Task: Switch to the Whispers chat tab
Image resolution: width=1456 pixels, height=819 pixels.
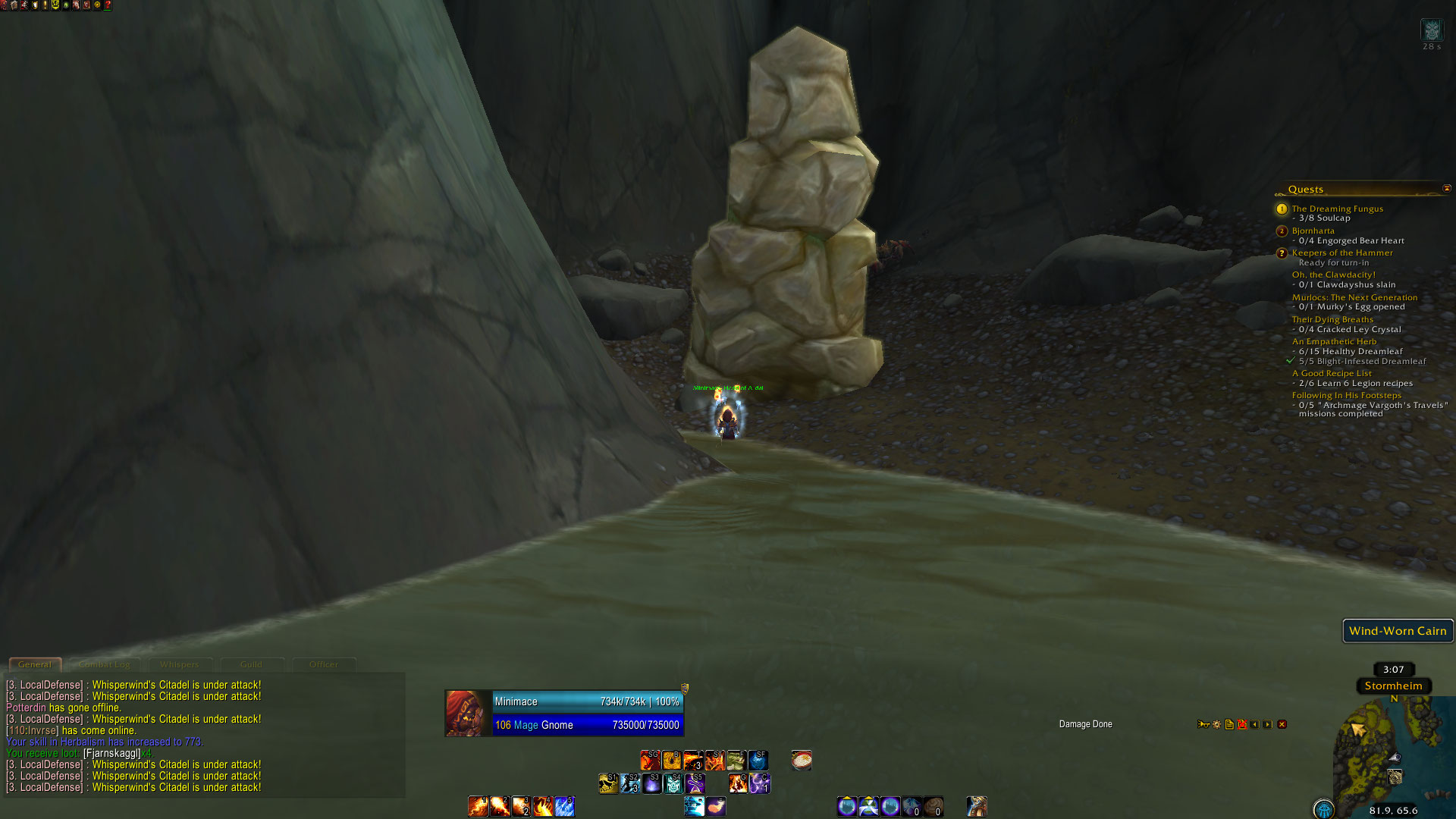Action: click(179, 664)
